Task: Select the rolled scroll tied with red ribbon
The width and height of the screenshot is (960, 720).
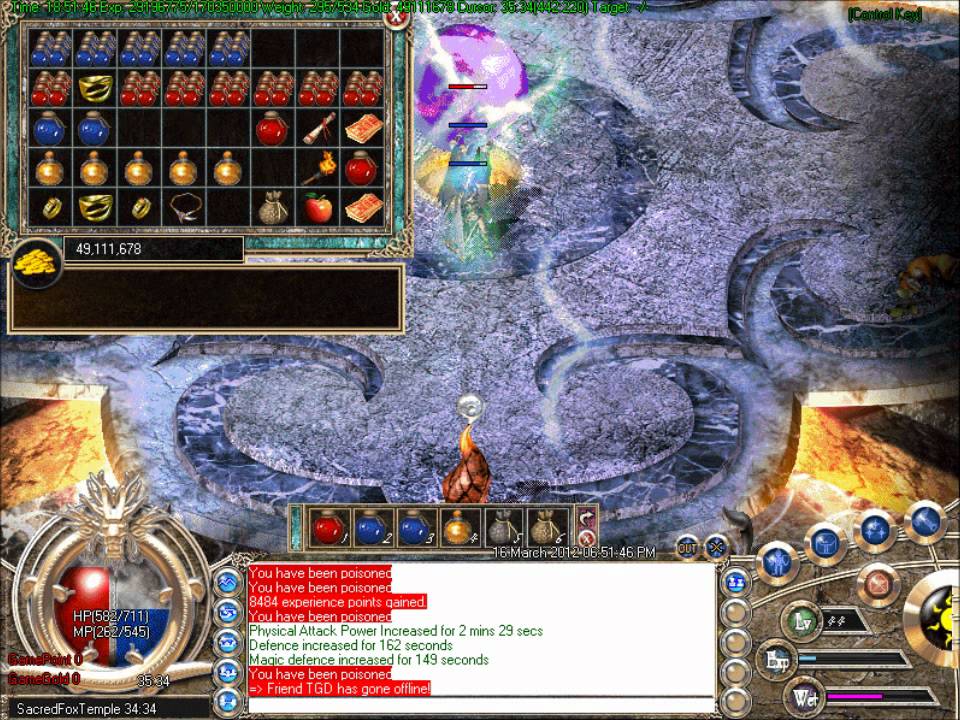Action: (x=318, y=128)
